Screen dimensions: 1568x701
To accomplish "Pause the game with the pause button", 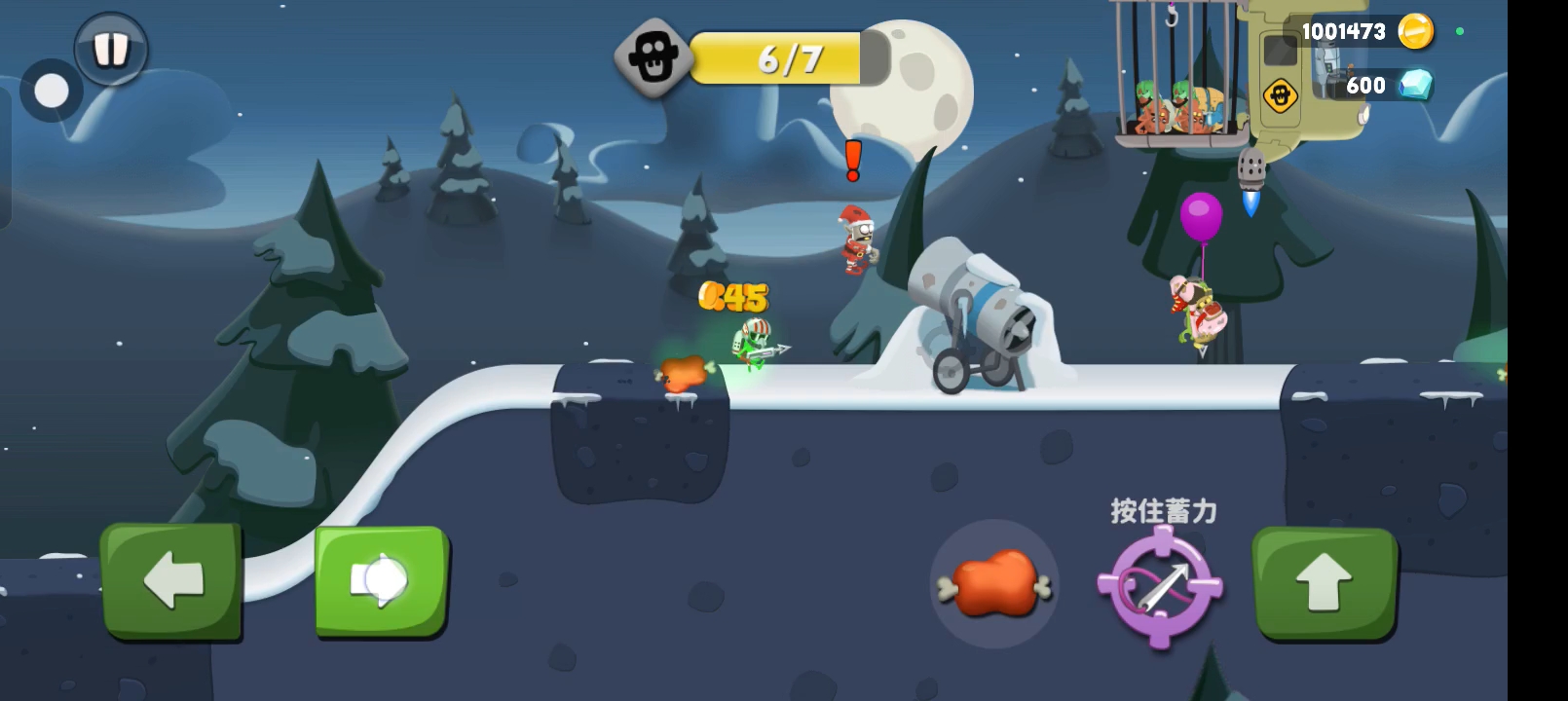I will coord(110,49).
